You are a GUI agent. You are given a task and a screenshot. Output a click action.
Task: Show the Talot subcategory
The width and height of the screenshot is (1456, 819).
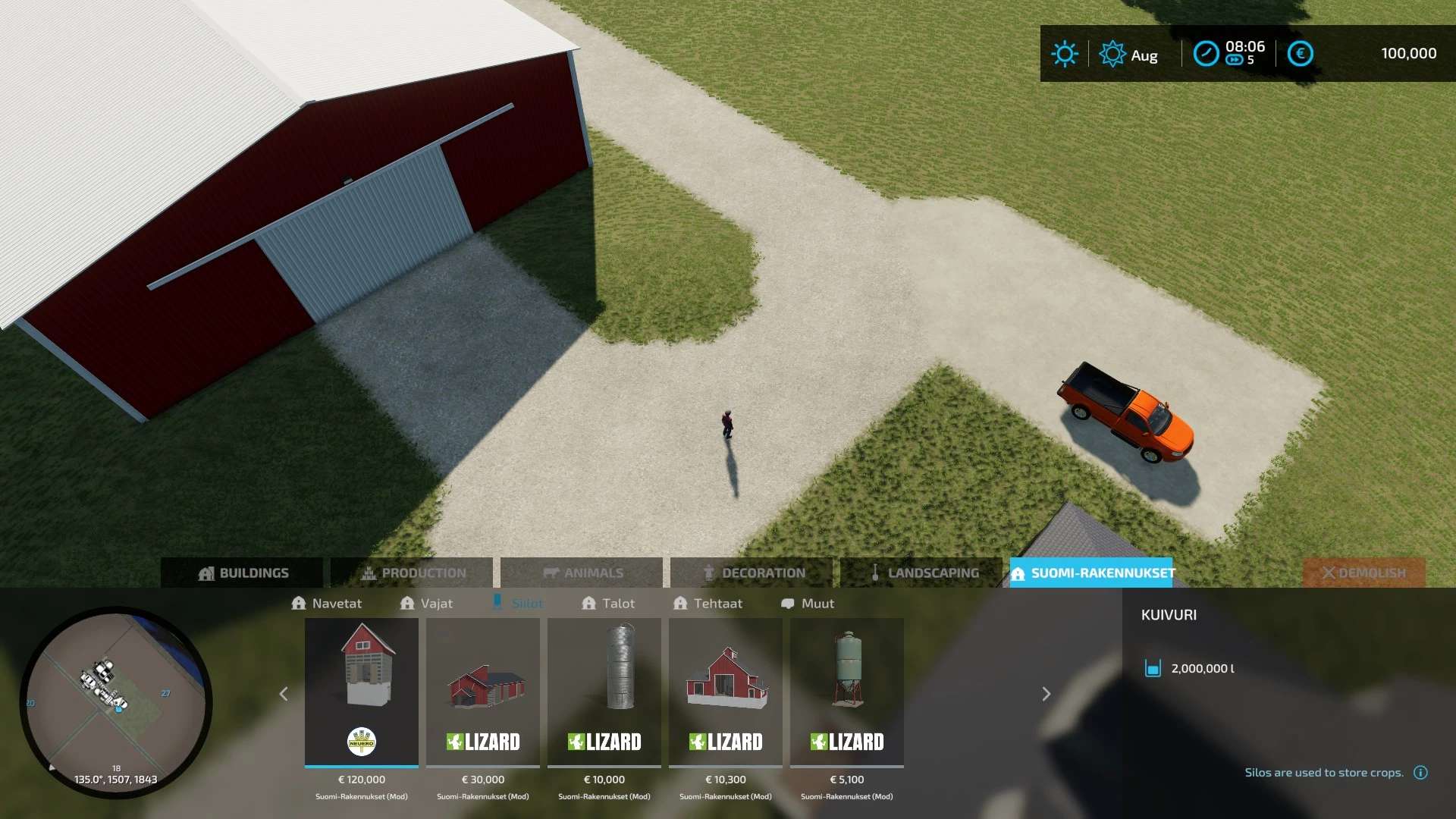tap(608, 604)
